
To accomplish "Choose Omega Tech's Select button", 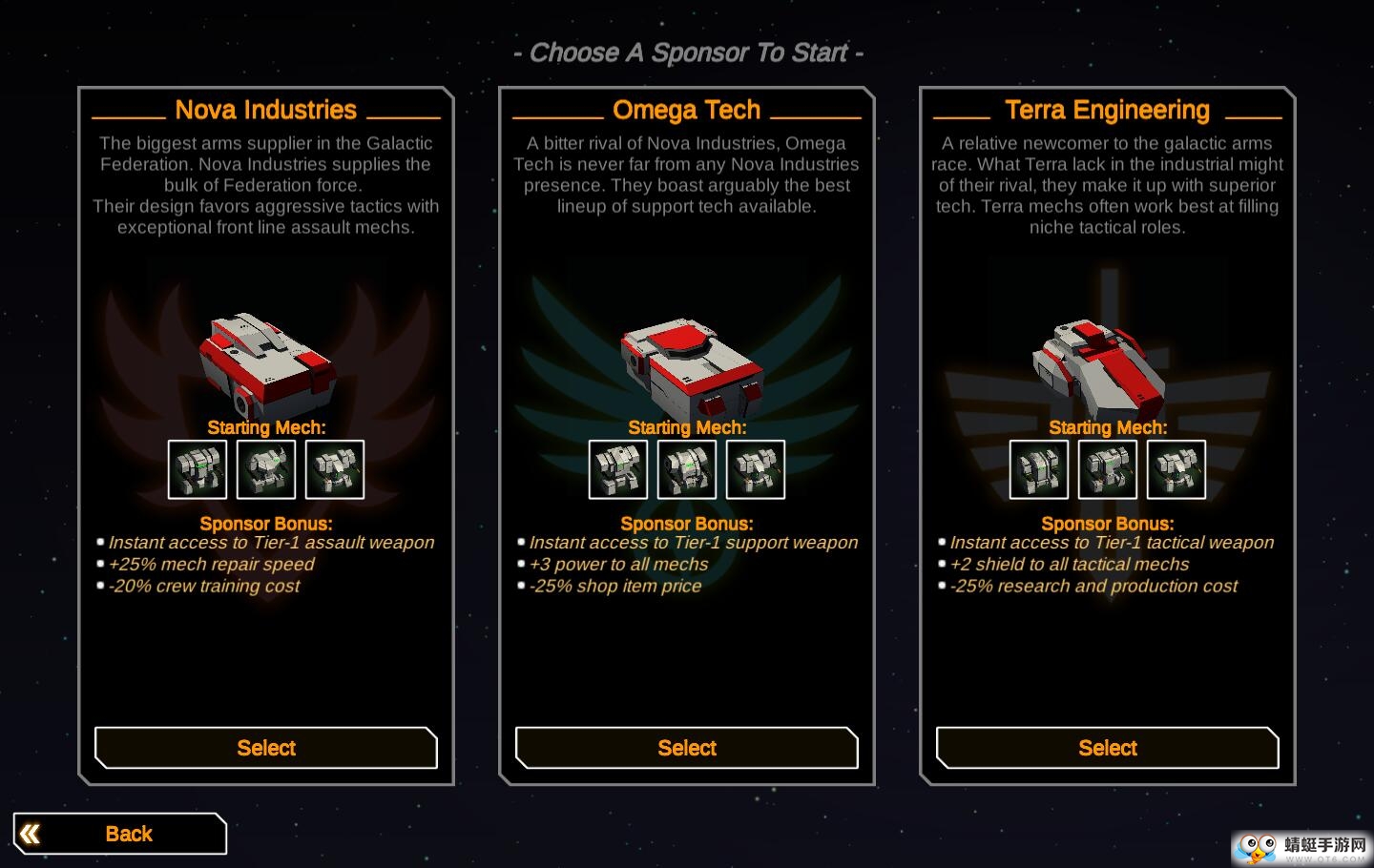I will [x=686, y=748].
